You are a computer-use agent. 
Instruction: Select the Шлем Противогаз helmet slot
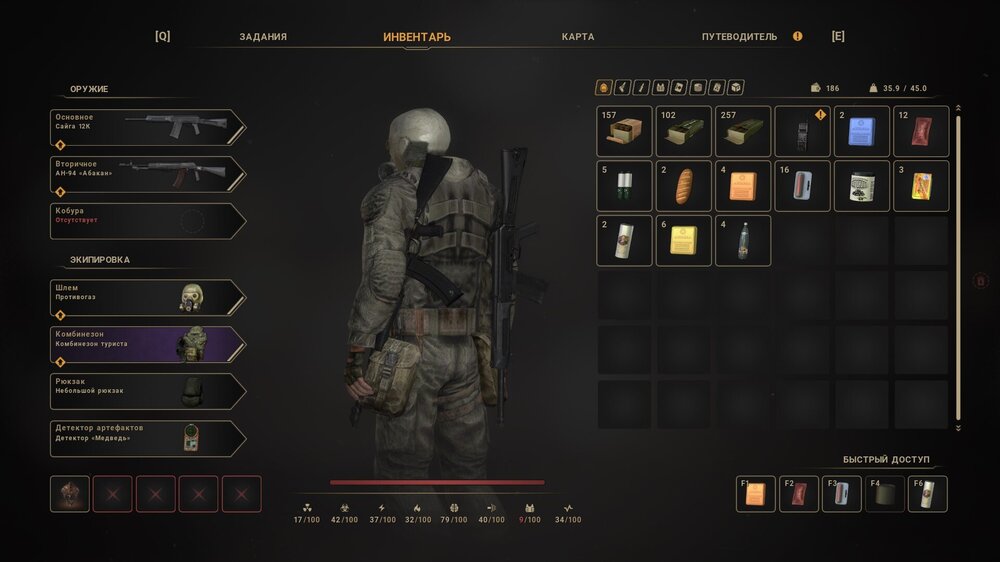[x=147, y=297]
